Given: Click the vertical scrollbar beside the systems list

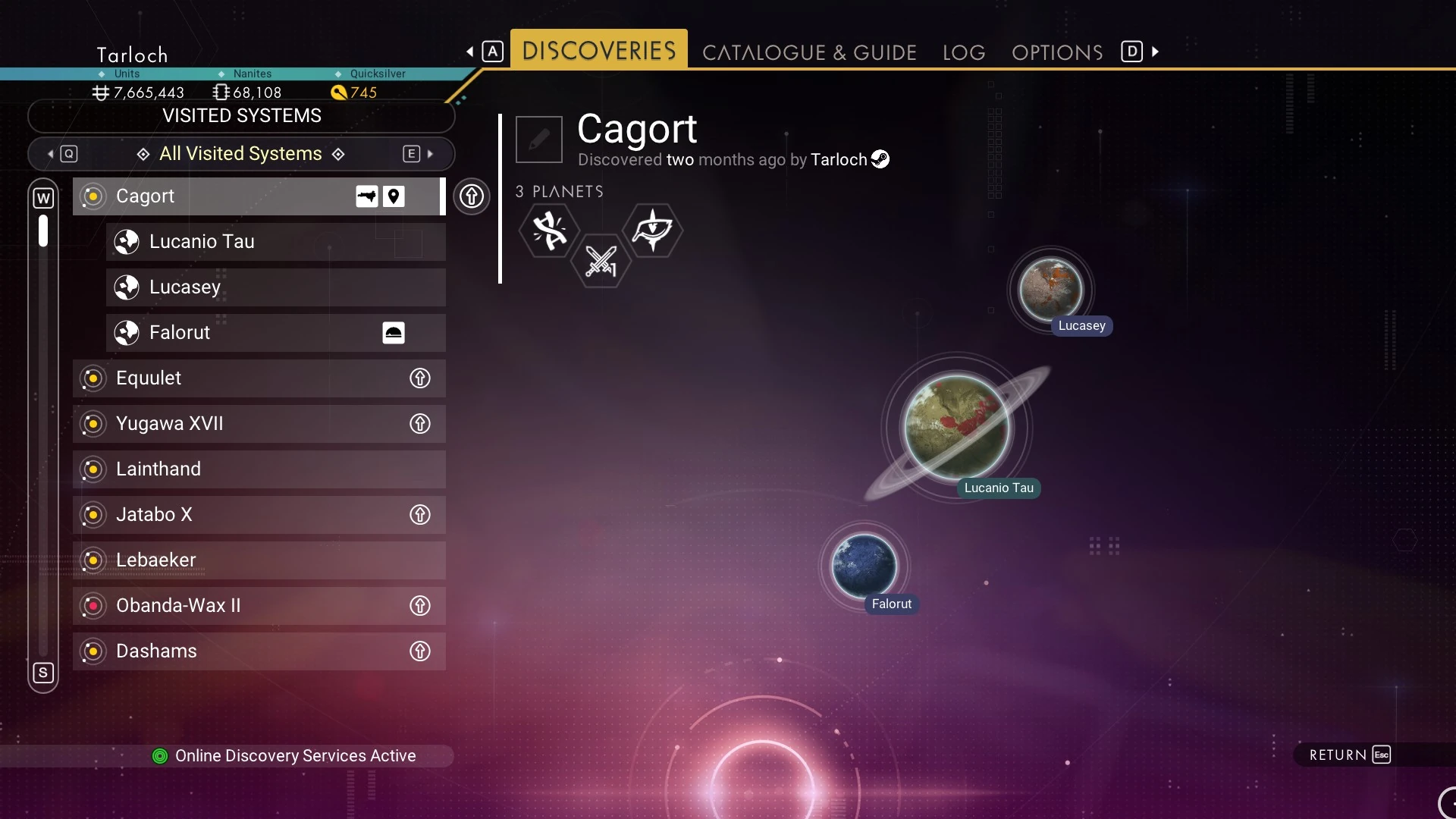Looking at the screenshot, I should pyautogui.click(x=43, y=231).
